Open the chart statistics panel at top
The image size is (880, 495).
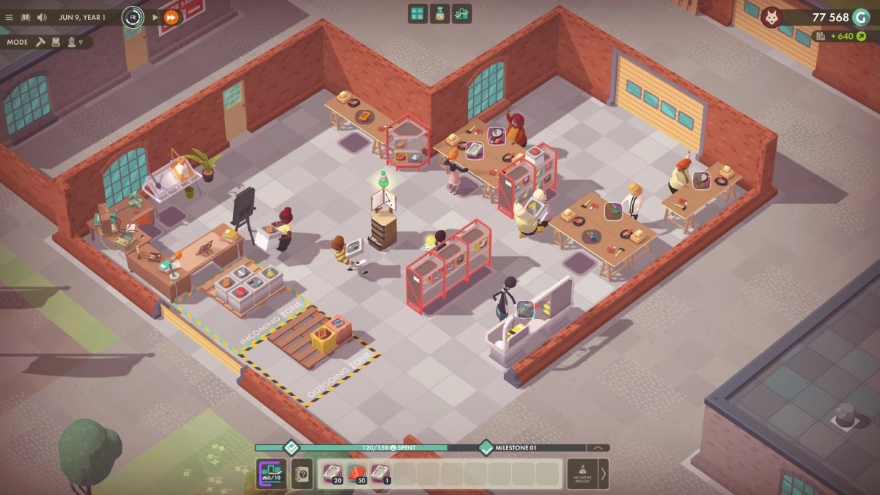tap(461, 14)
